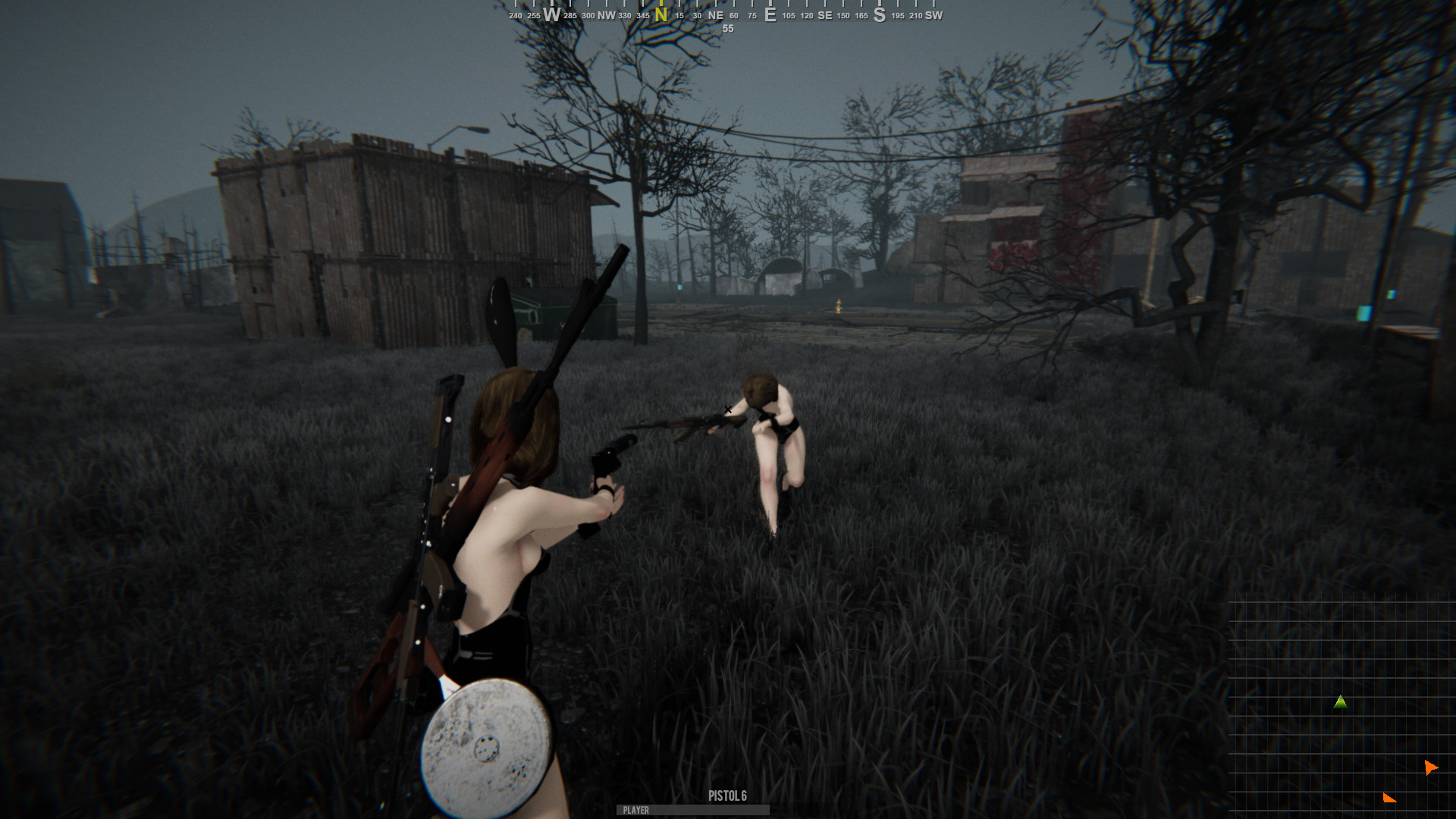1456x819 pixels.
Task: Click the 345 degree tick on the compass
Action: (x=642, y=14)
